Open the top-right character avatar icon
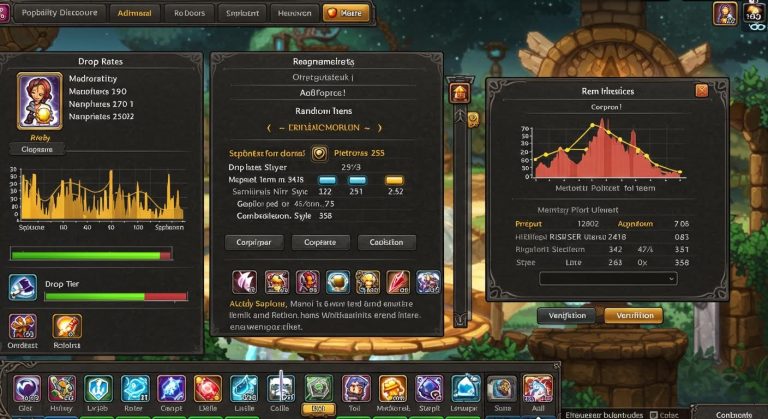The height and width of the screenshot is (419, 768). pyautogui.click(x=725, y=13)
